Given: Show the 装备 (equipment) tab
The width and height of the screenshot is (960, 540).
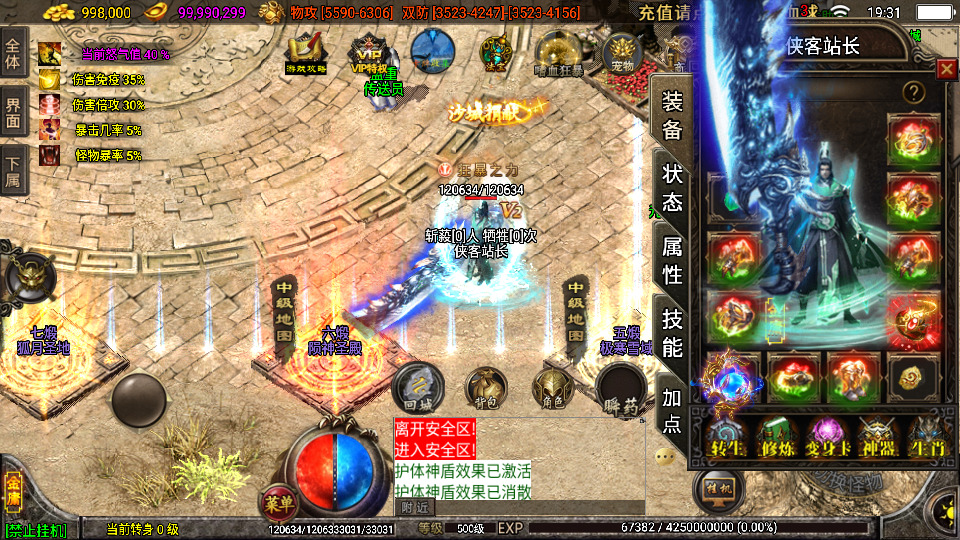Looking at the screenshot, I should [x=672, y=115].
